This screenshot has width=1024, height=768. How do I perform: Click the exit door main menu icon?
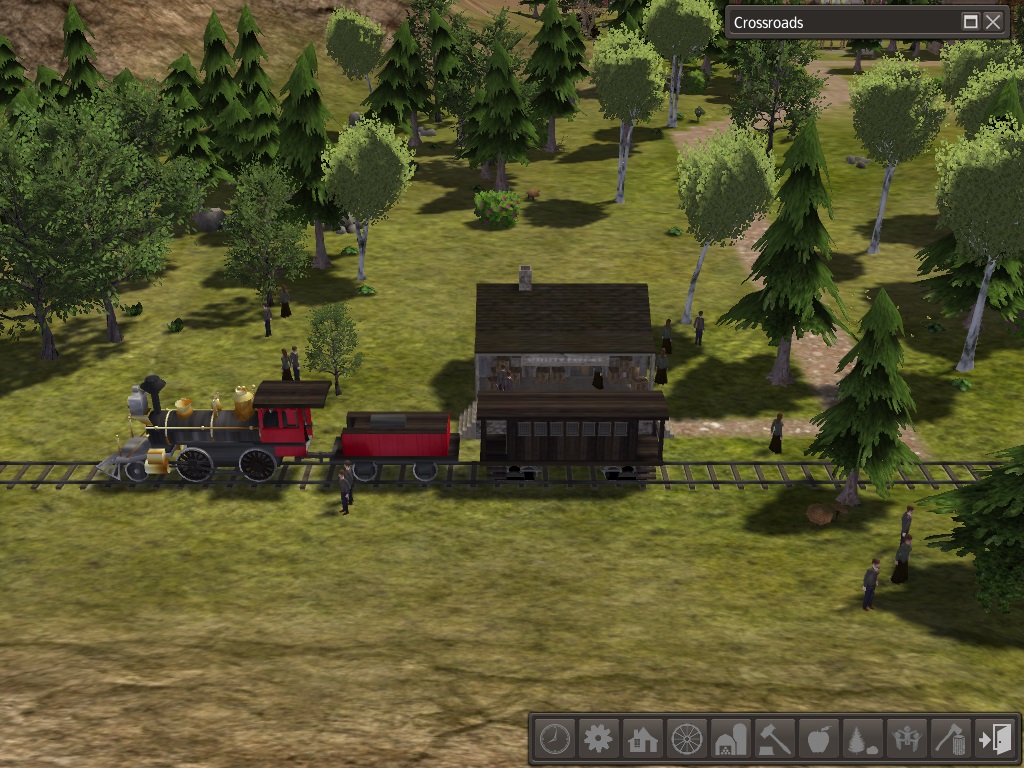[996, 739]
